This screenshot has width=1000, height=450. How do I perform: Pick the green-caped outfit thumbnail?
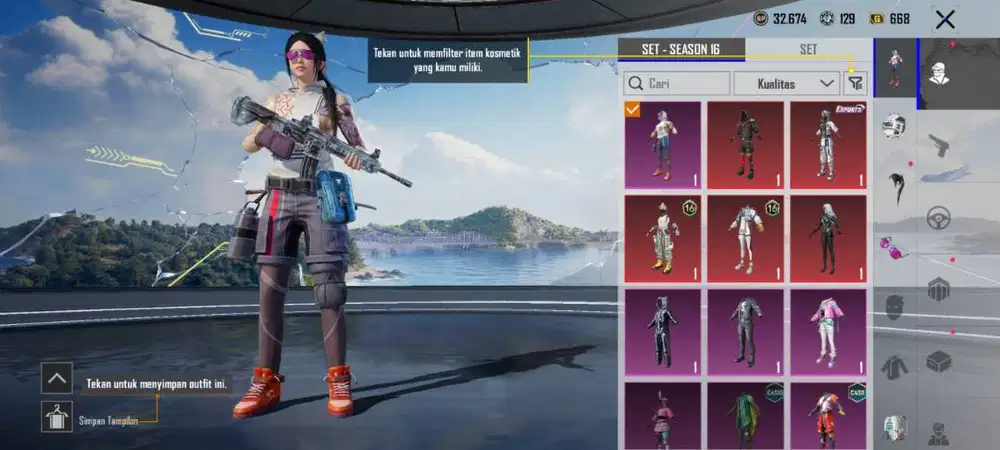pos(746,416)
